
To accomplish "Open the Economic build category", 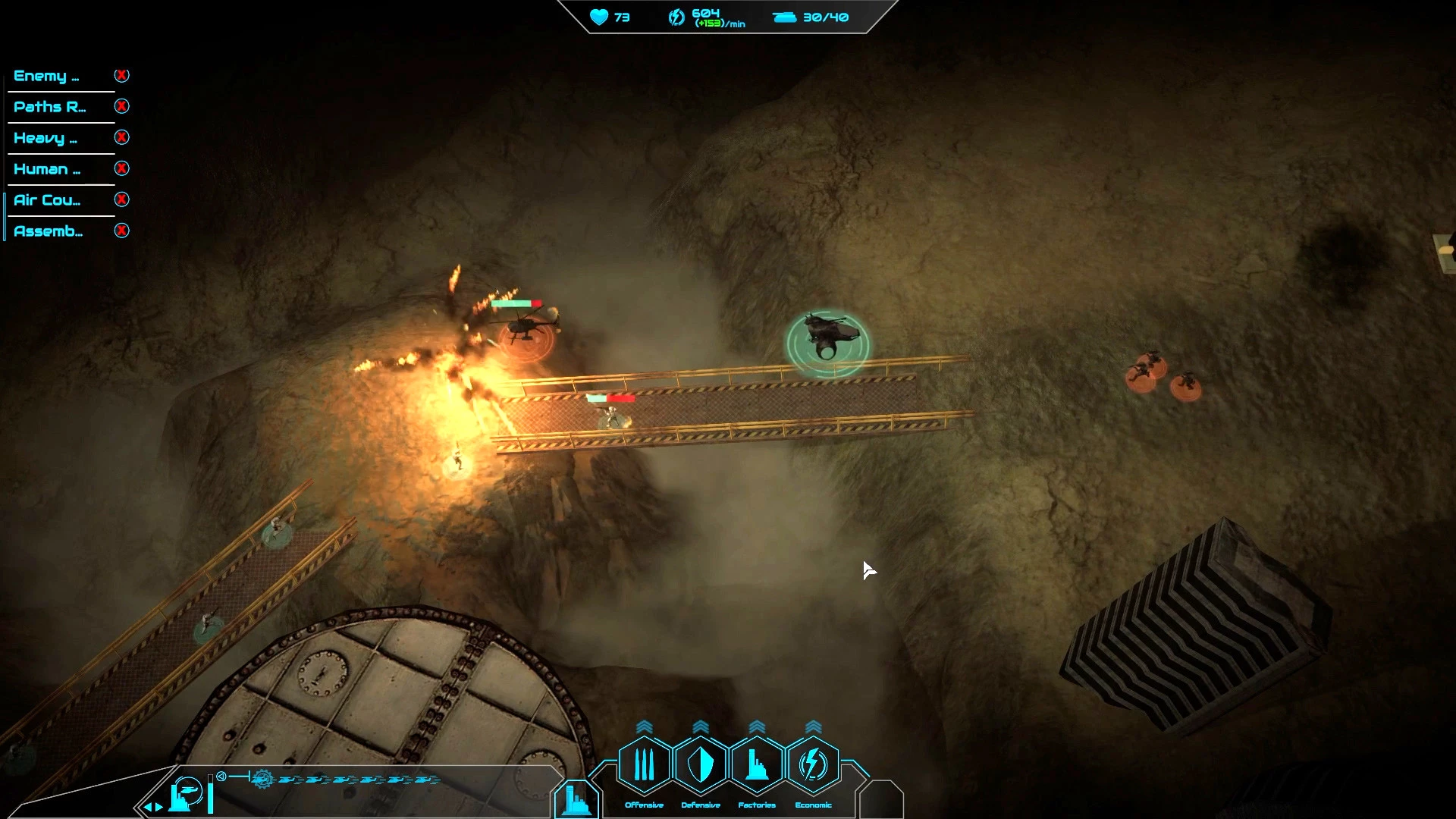I will 813,764.
